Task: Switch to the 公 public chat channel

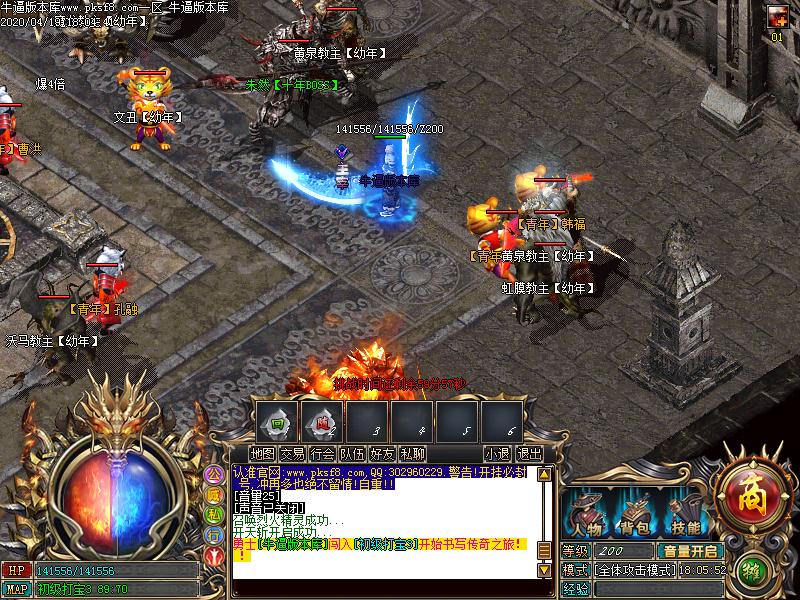Action: [214, 474]
